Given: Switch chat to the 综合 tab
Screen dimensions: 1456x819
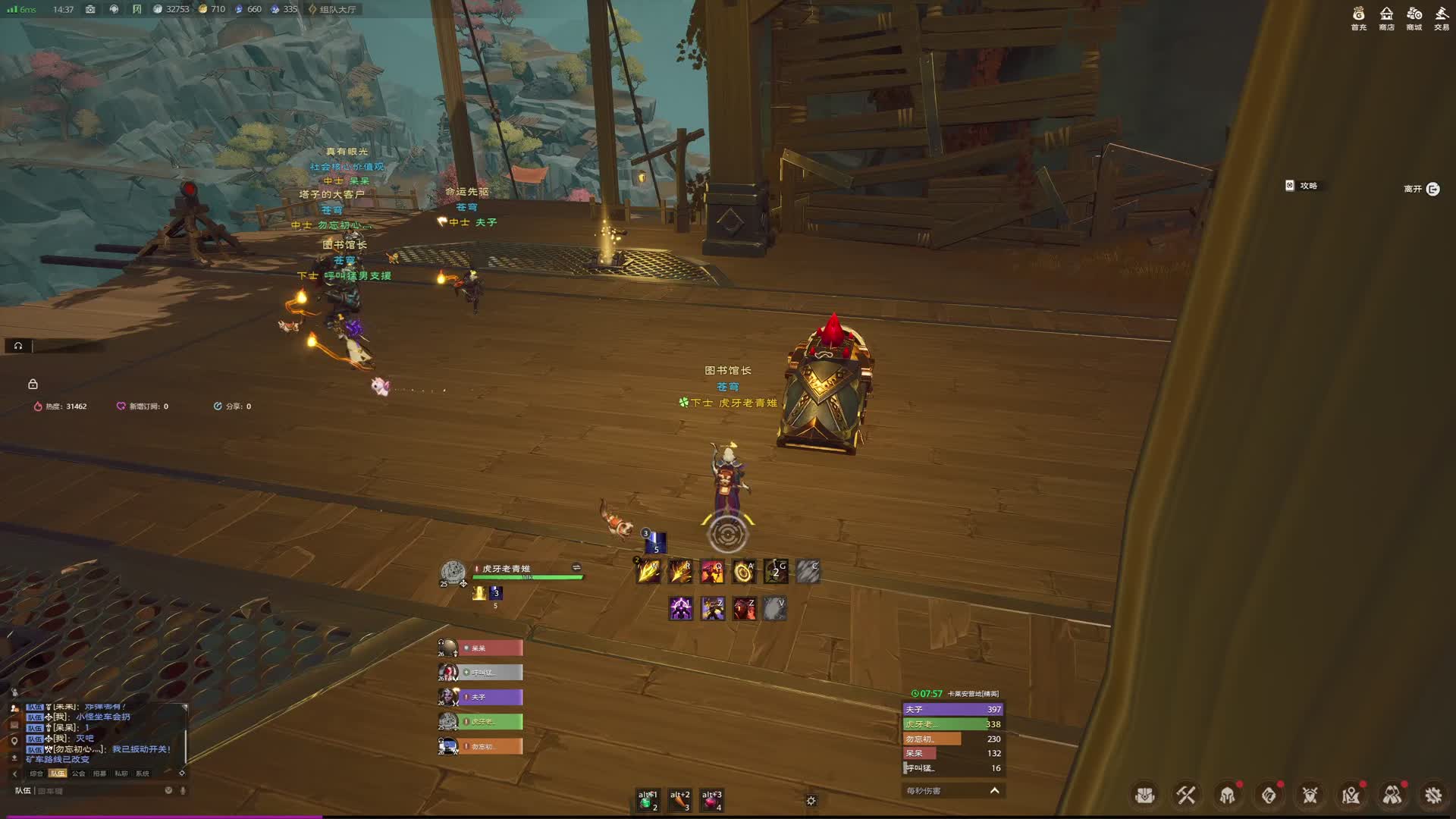Looking at the screenshot, I should point(36,773).
